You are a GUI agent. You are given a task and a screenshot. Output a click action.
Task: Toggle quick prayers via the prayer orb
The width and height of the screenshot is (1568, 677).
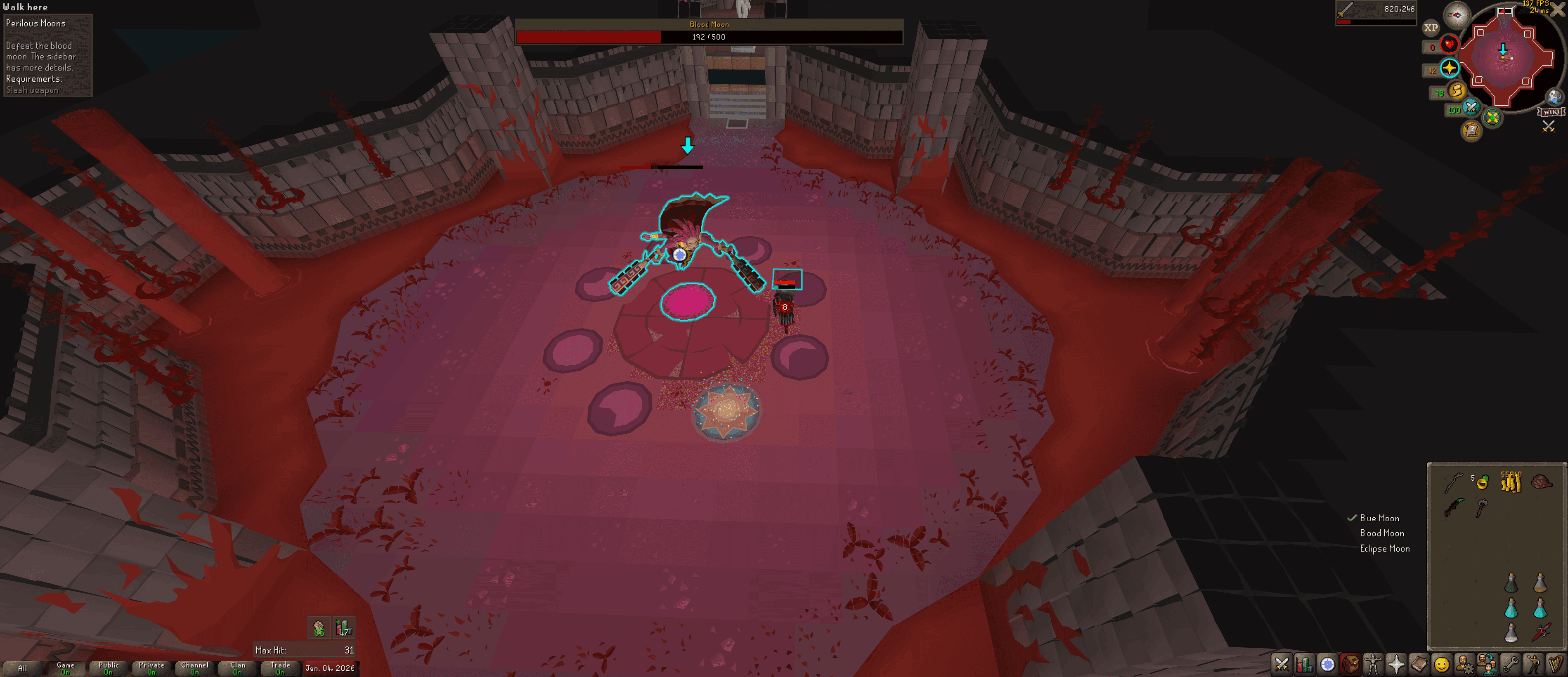pos(1451,69)
